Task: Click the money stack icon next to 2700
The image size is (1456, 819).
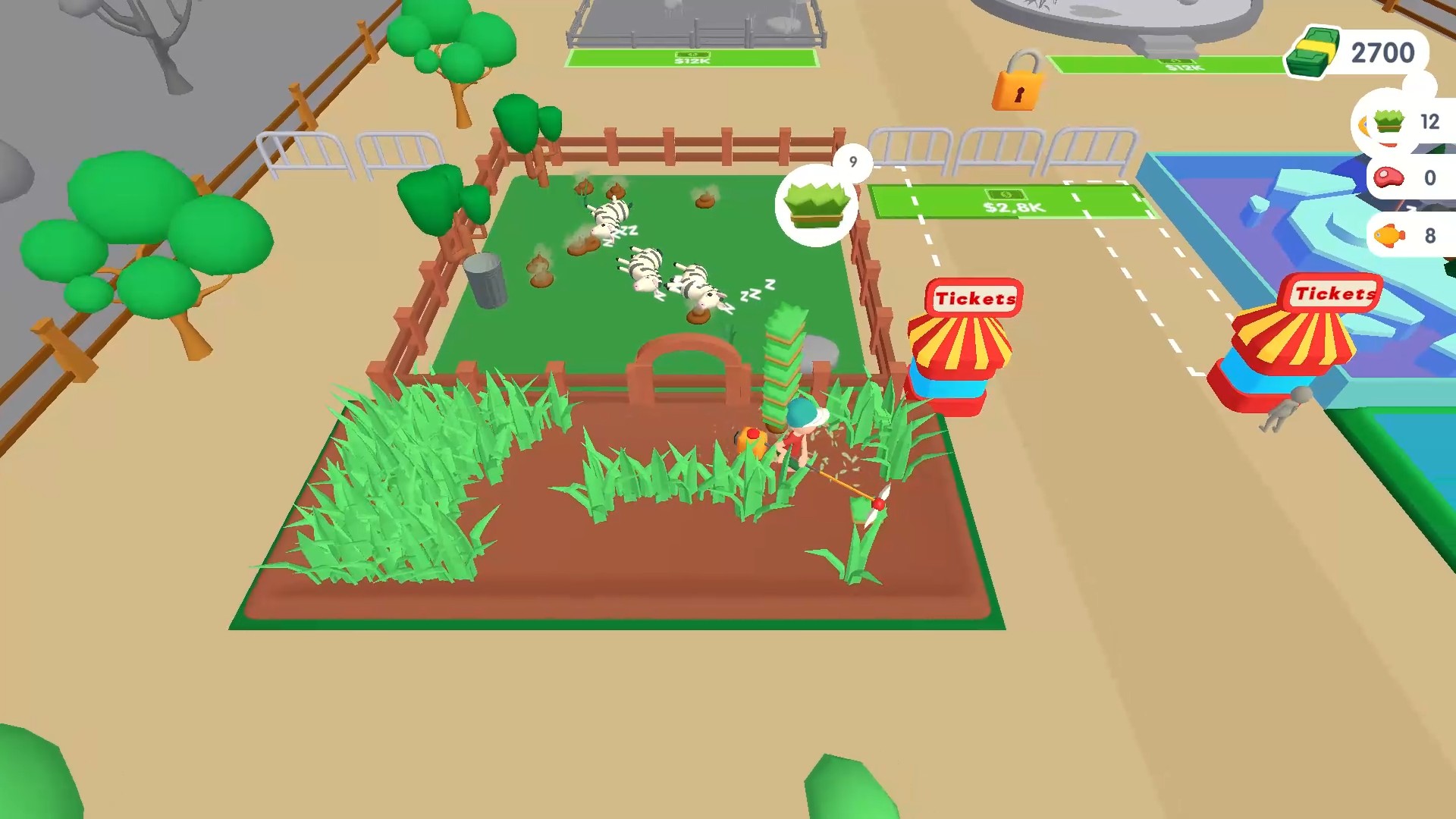Action: point(1314,51)
